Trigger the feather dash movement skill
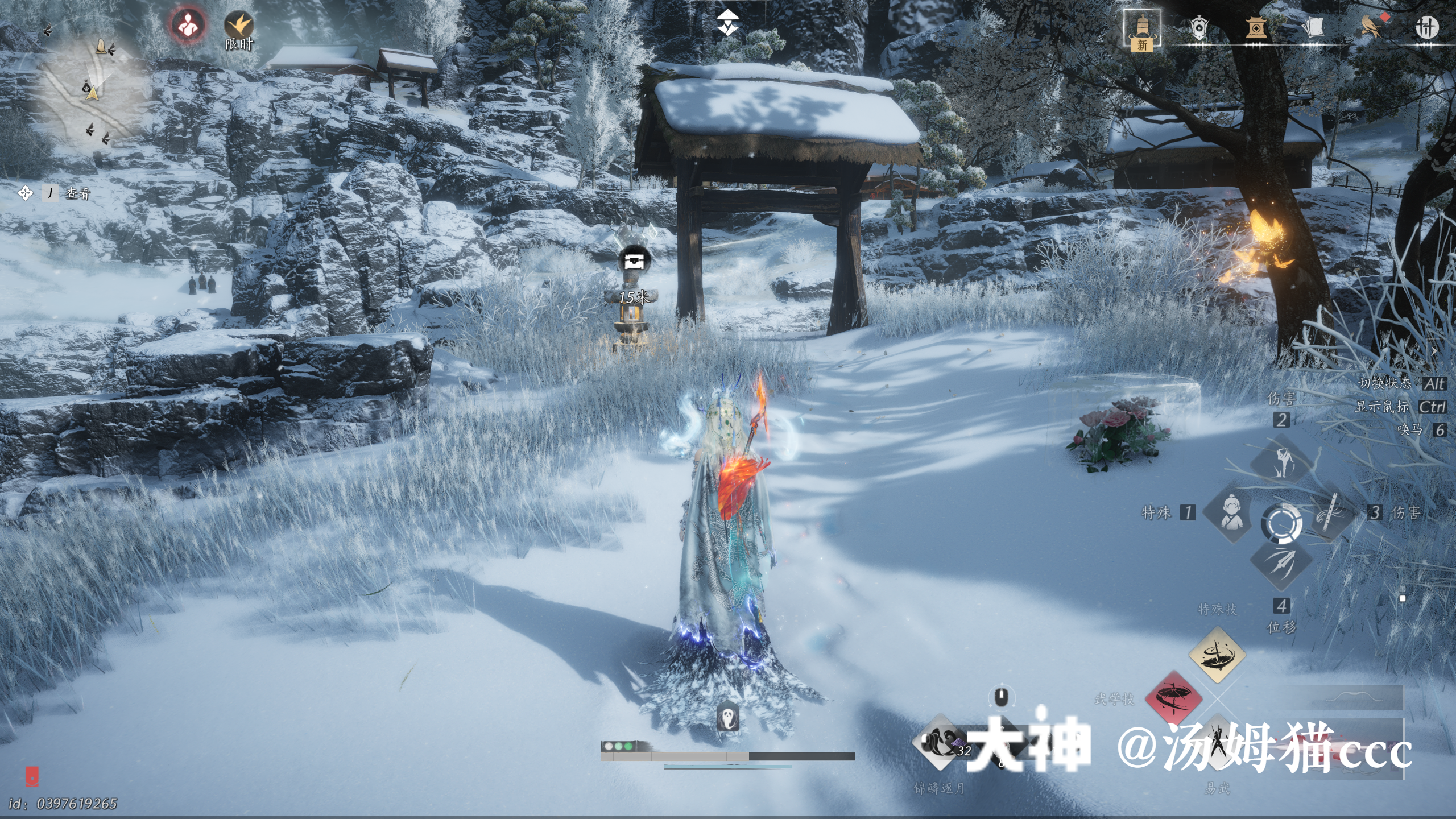Viewport: 1456px width, 819px height. (1281, 564)
